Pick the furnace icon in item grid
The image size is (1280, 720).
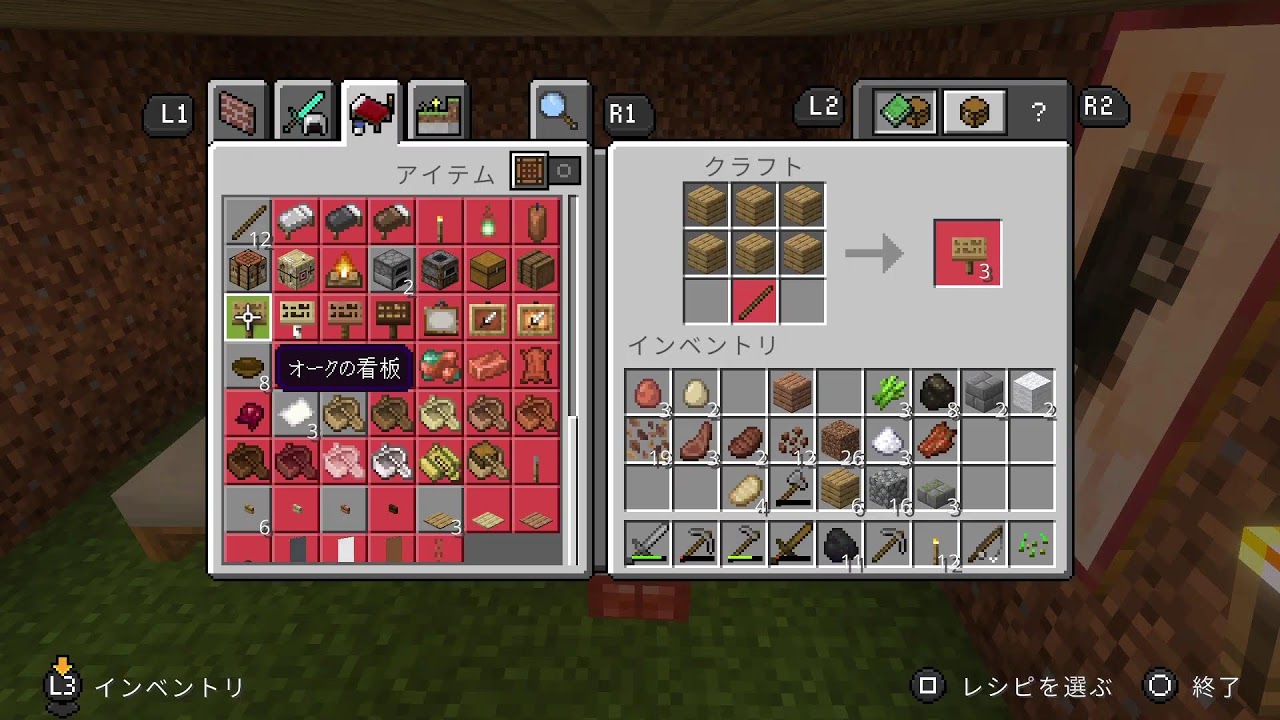(392, 270)
